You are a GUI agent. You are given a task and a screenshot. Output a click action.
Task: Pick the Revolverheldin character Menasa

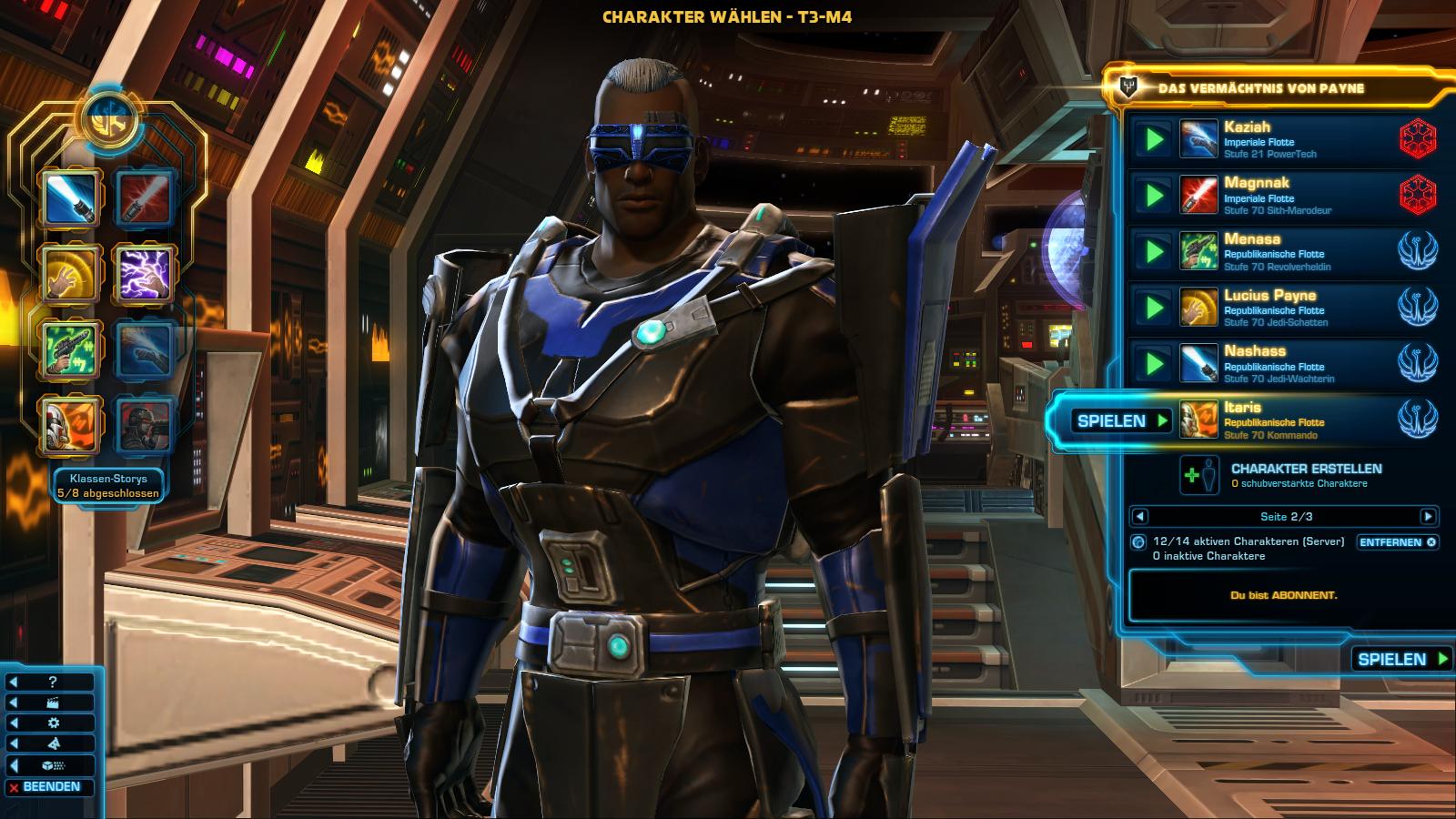coord(1292,252)
